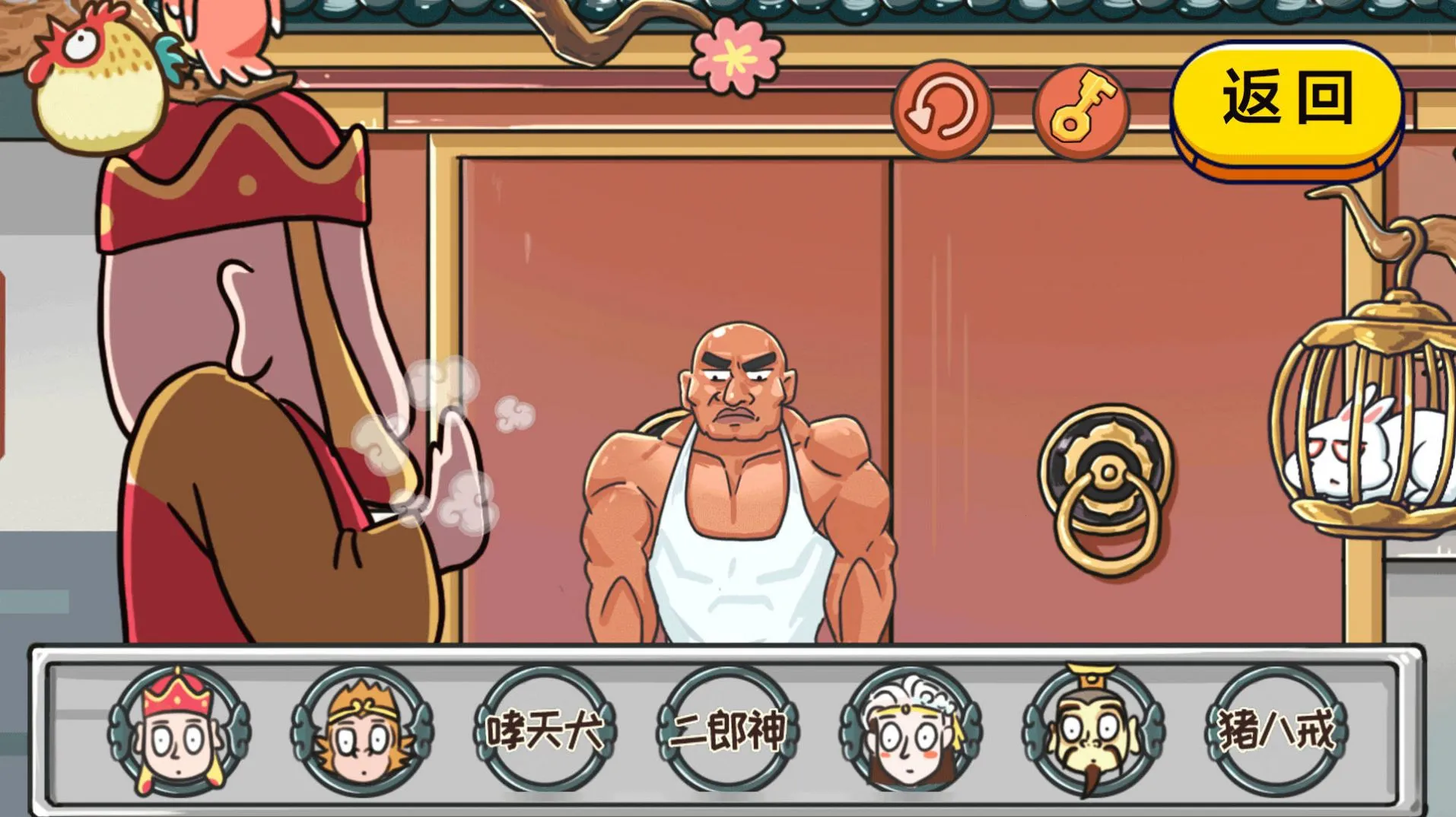The width and height of the screenshot is (1456, 817).
Task: Click the golden key hints icon
Action: pos(1080,107)
